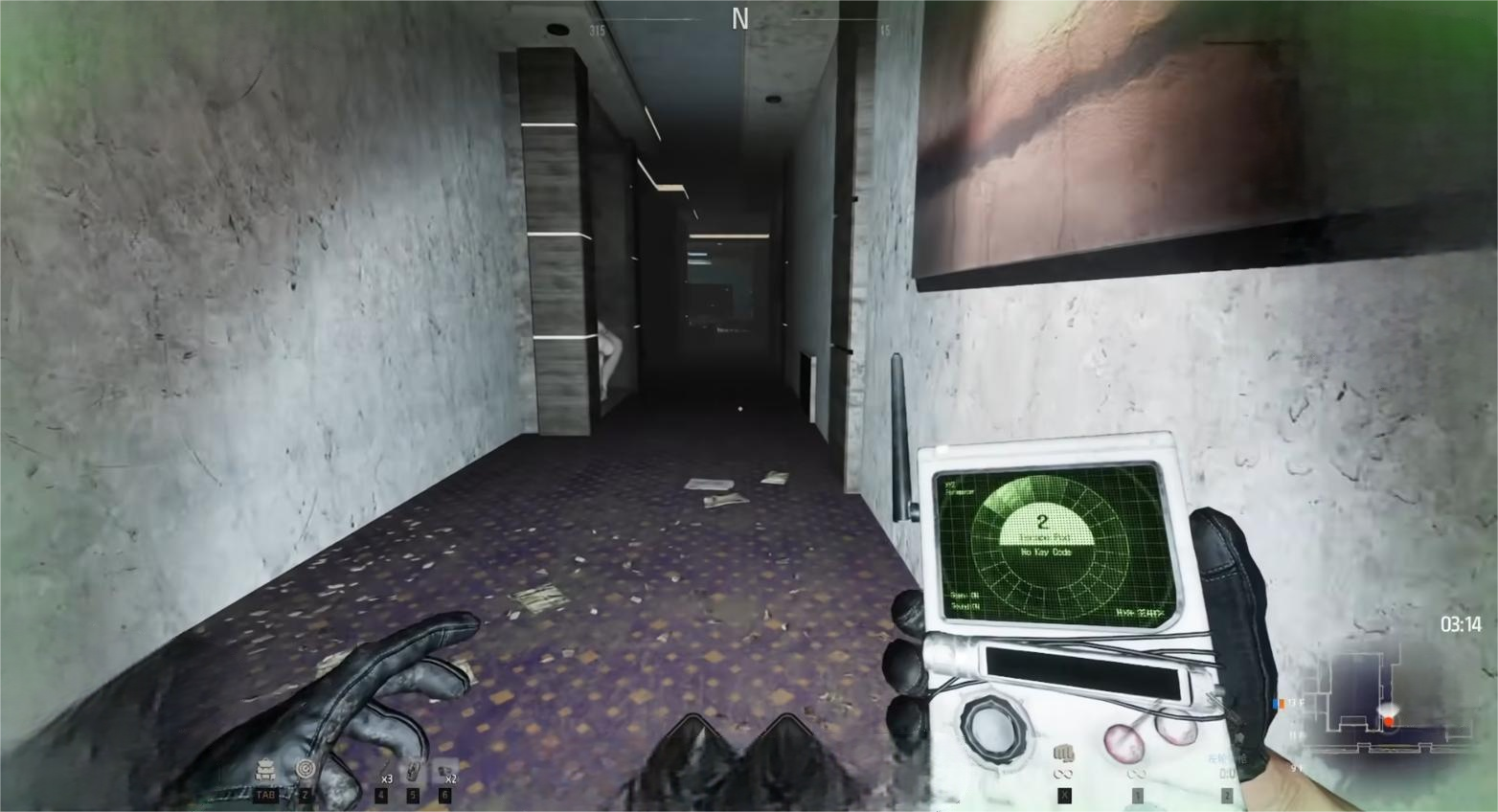Screen dimensions: 1498x812
Task: Open the backpack inventory icon
Action: click(264, 770)
